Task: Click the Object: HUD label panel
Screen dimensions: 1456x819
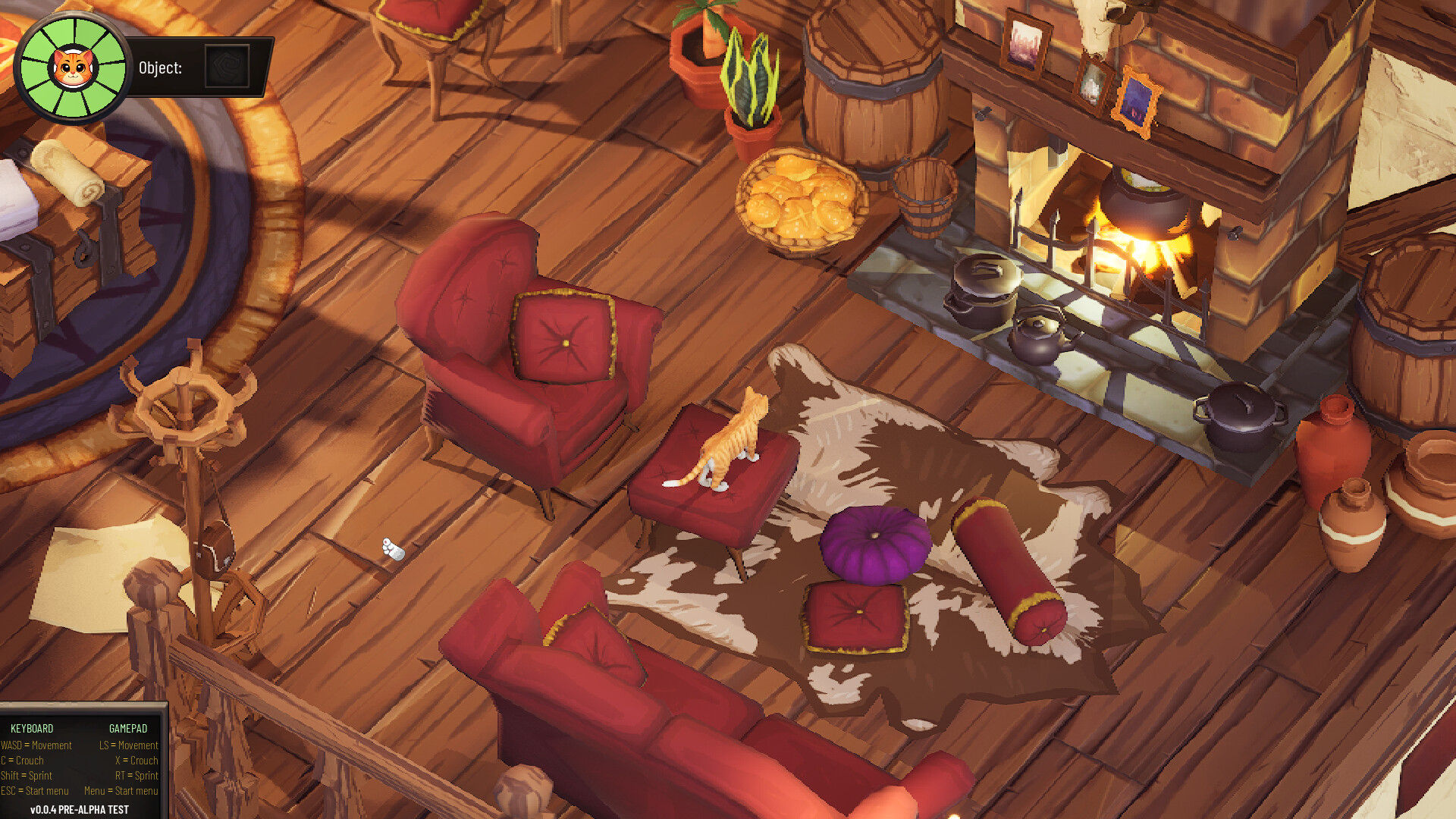Action: click(x=161, y=68)
